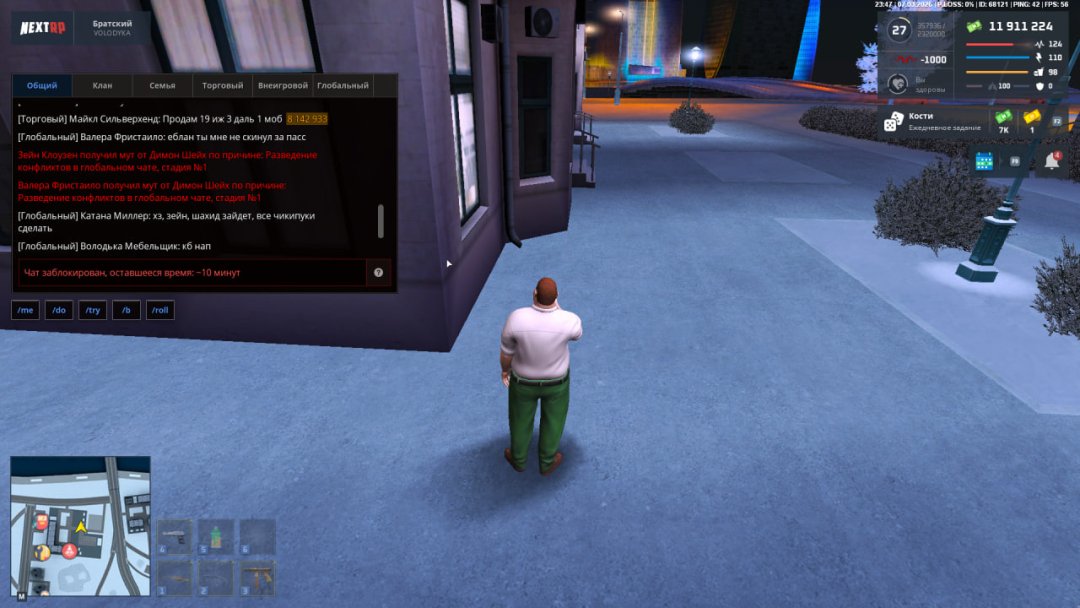Activate the /try command button
Viewport: 1080px width, 608px height.
[93, 311]
